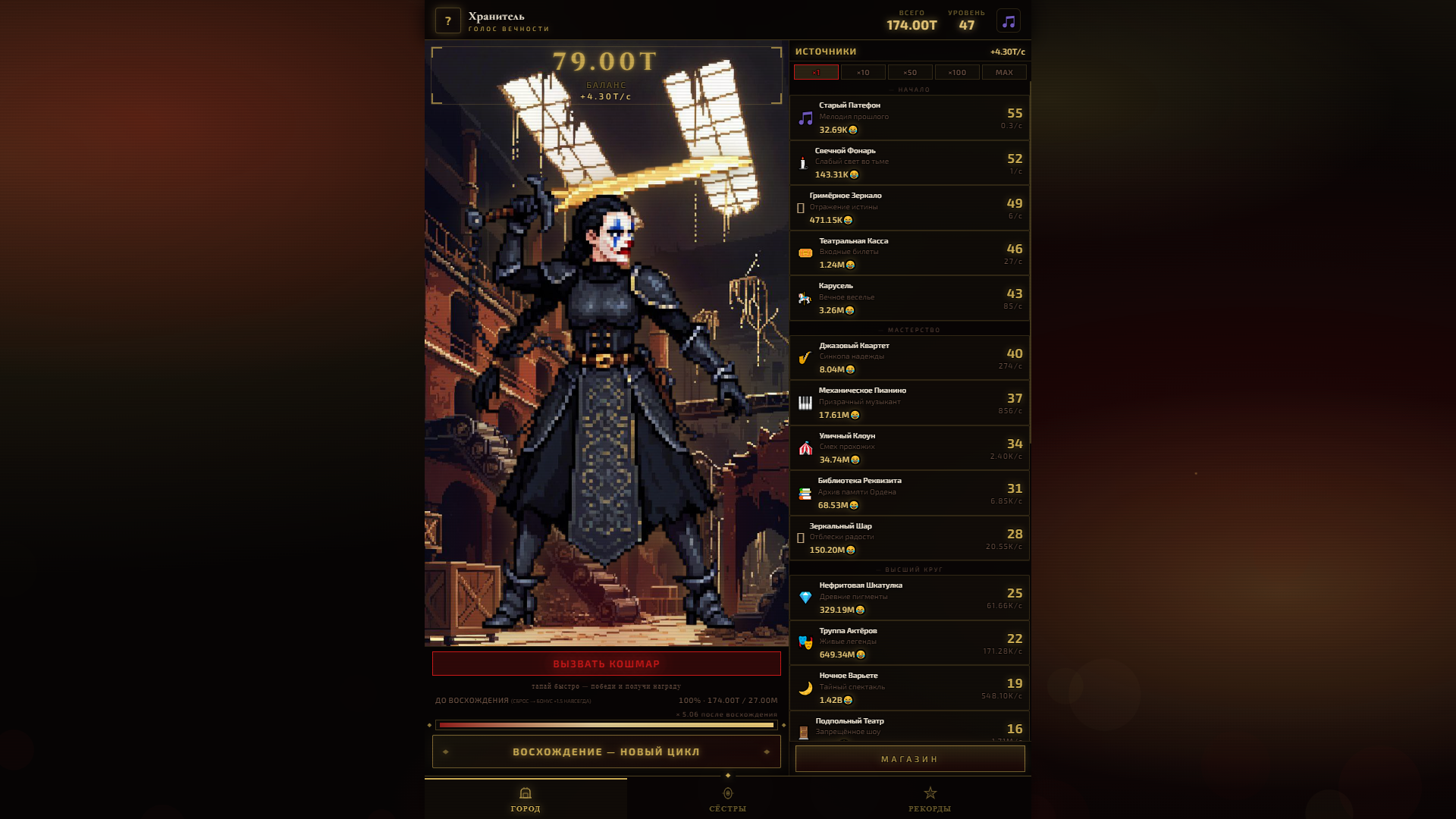This screenshot has height=819, width=1456.
Task: Toggle the ×100 buy multiplier
Action: point(957,72)
